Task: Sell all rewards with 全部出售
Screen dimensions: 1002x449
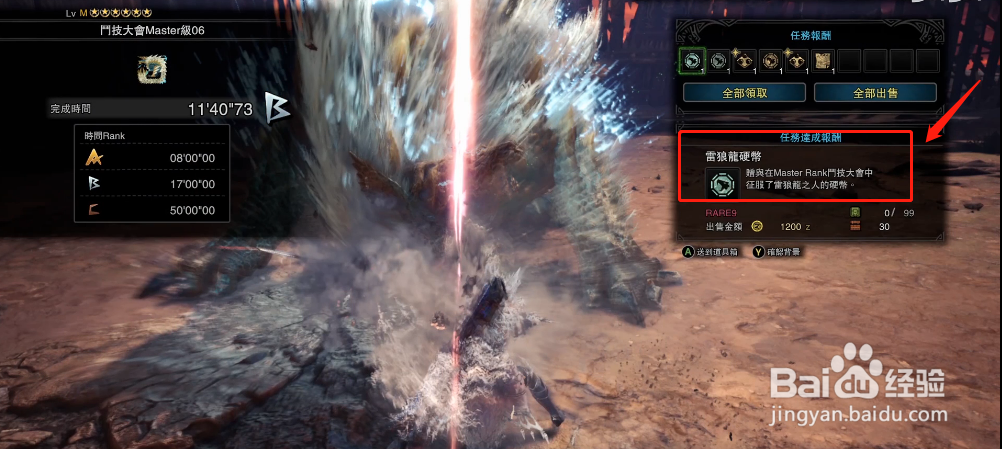Action: (x=875, y=92)
